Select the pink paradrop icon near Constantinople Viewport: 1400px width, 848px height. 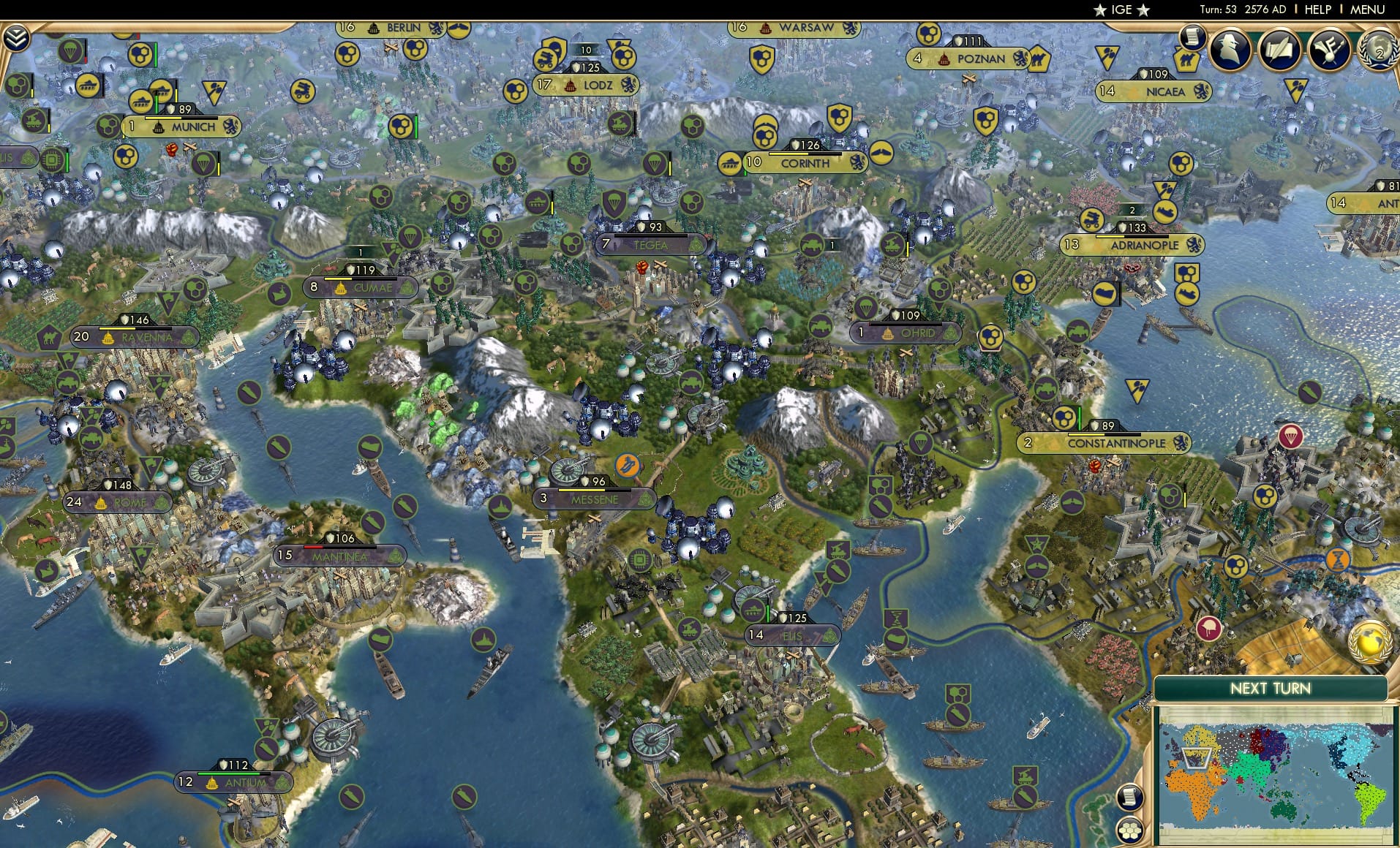pyautogui.click(x=1292, y=436)
